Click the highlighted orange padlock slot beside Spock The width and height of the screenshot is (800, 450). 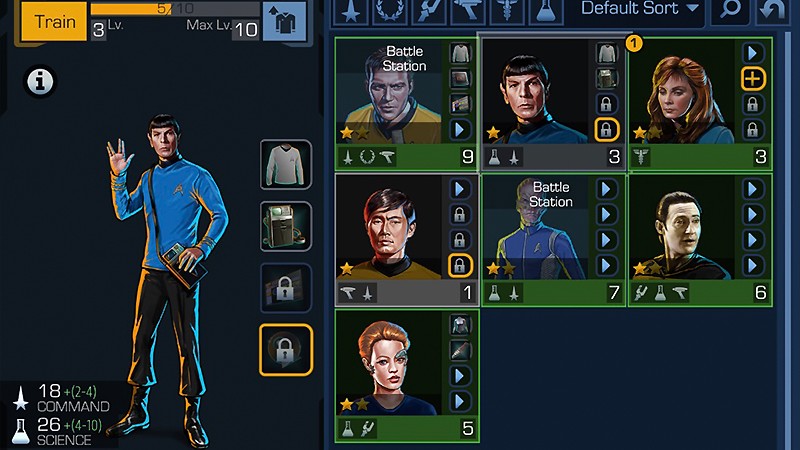(286, 348)
